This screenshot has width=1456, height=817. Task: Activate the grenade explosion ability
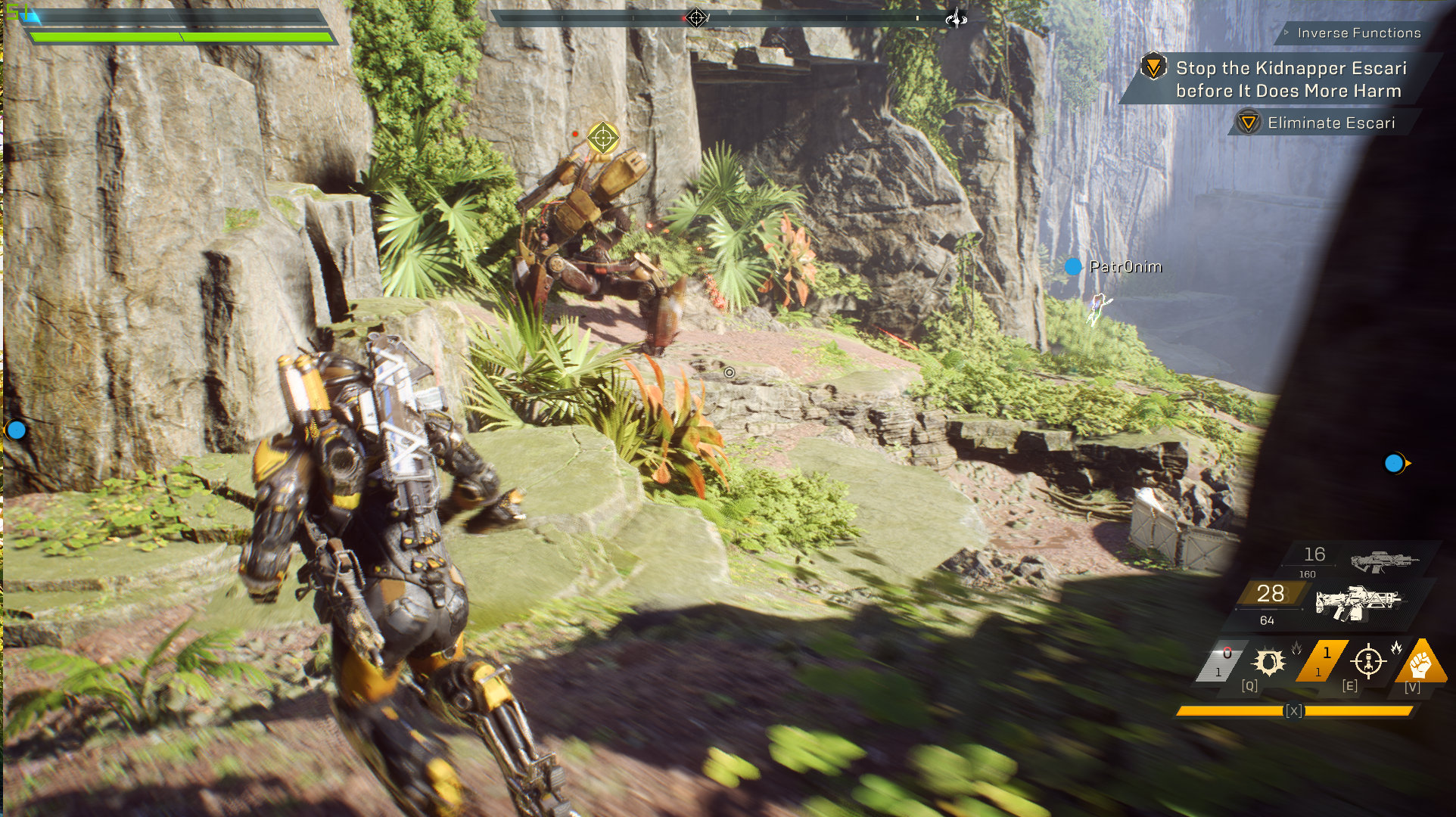click(x=1269, y=662)
